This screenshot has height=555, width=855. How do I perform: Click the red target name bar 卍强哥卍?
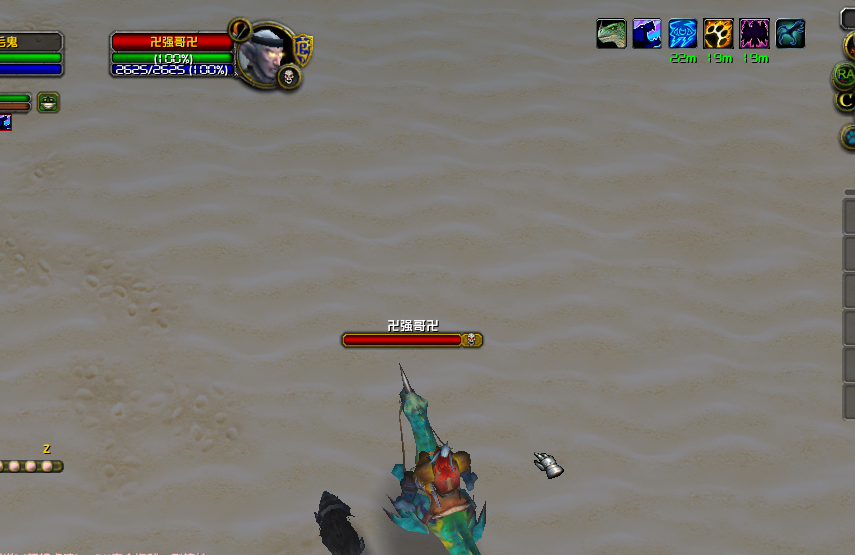click(x=172, y=42)
